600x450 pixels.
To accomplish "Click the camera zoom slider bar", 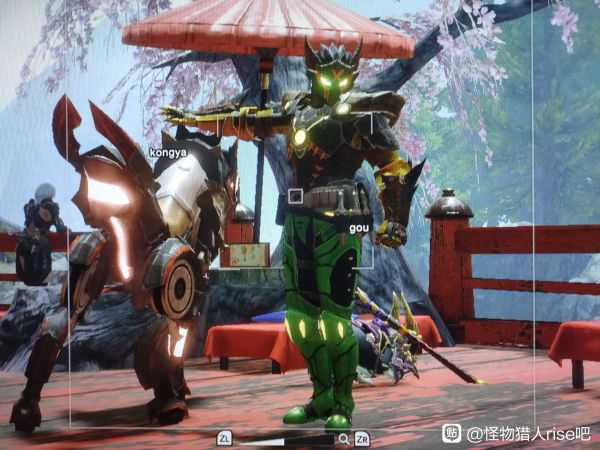I will tap(284, 438).
